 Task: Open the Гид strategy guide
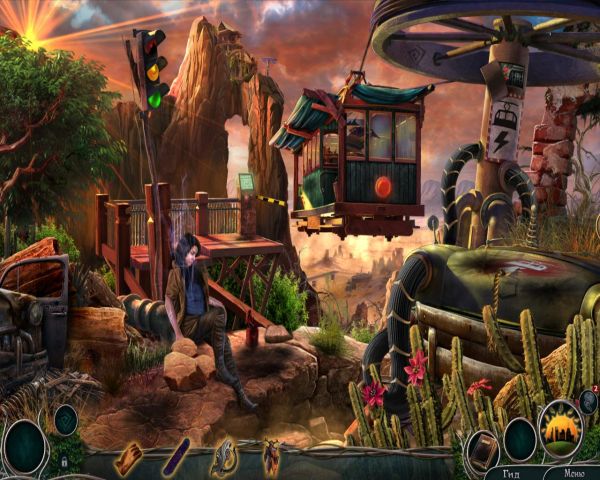click(512, 473)
